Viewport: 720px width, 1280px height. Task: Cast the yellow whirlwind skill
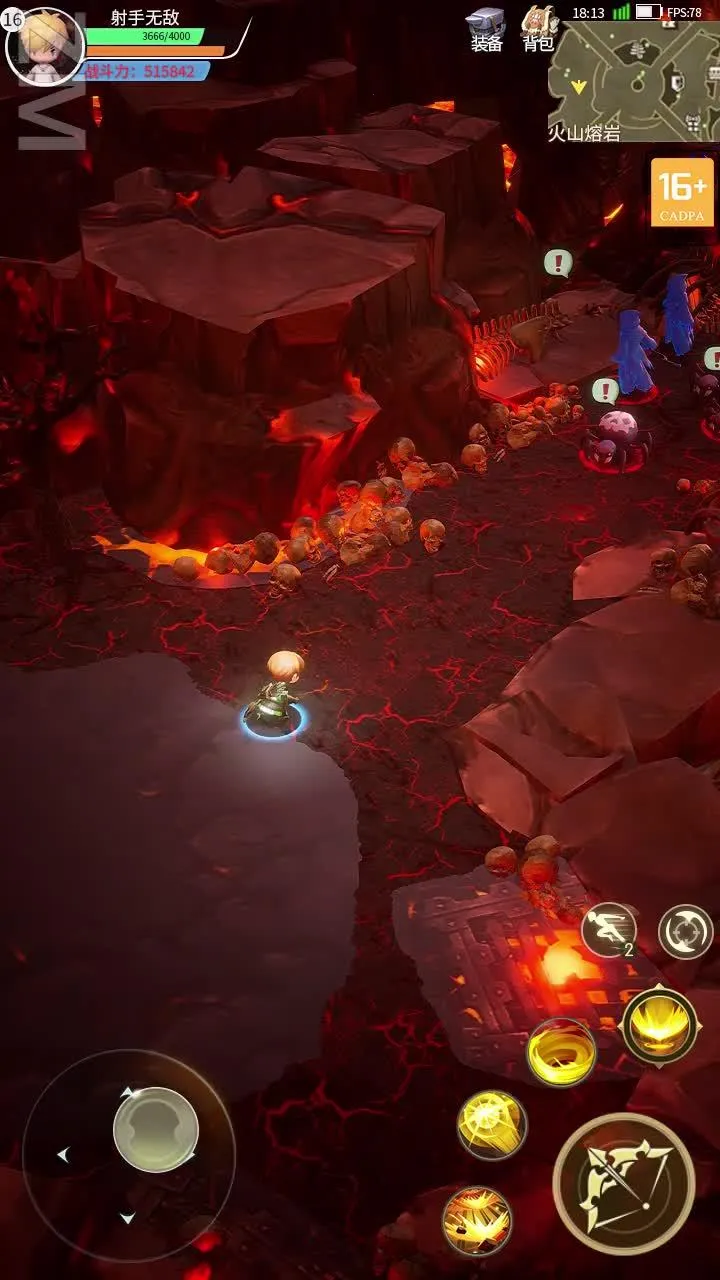tap(562, 1052)
